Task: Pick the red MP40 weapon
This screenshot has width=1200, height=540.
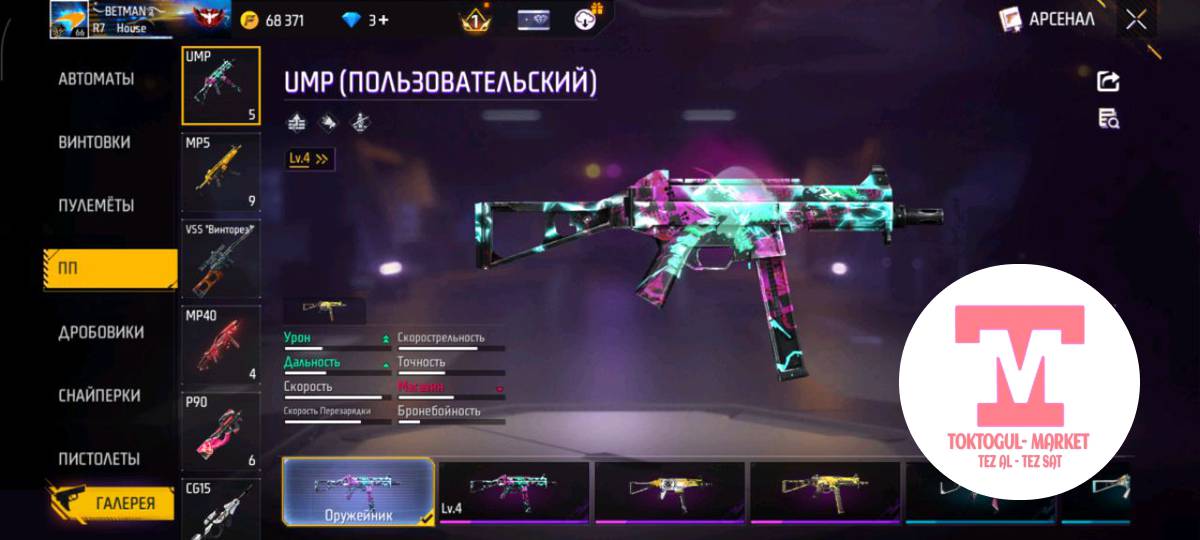Action: 221,346
